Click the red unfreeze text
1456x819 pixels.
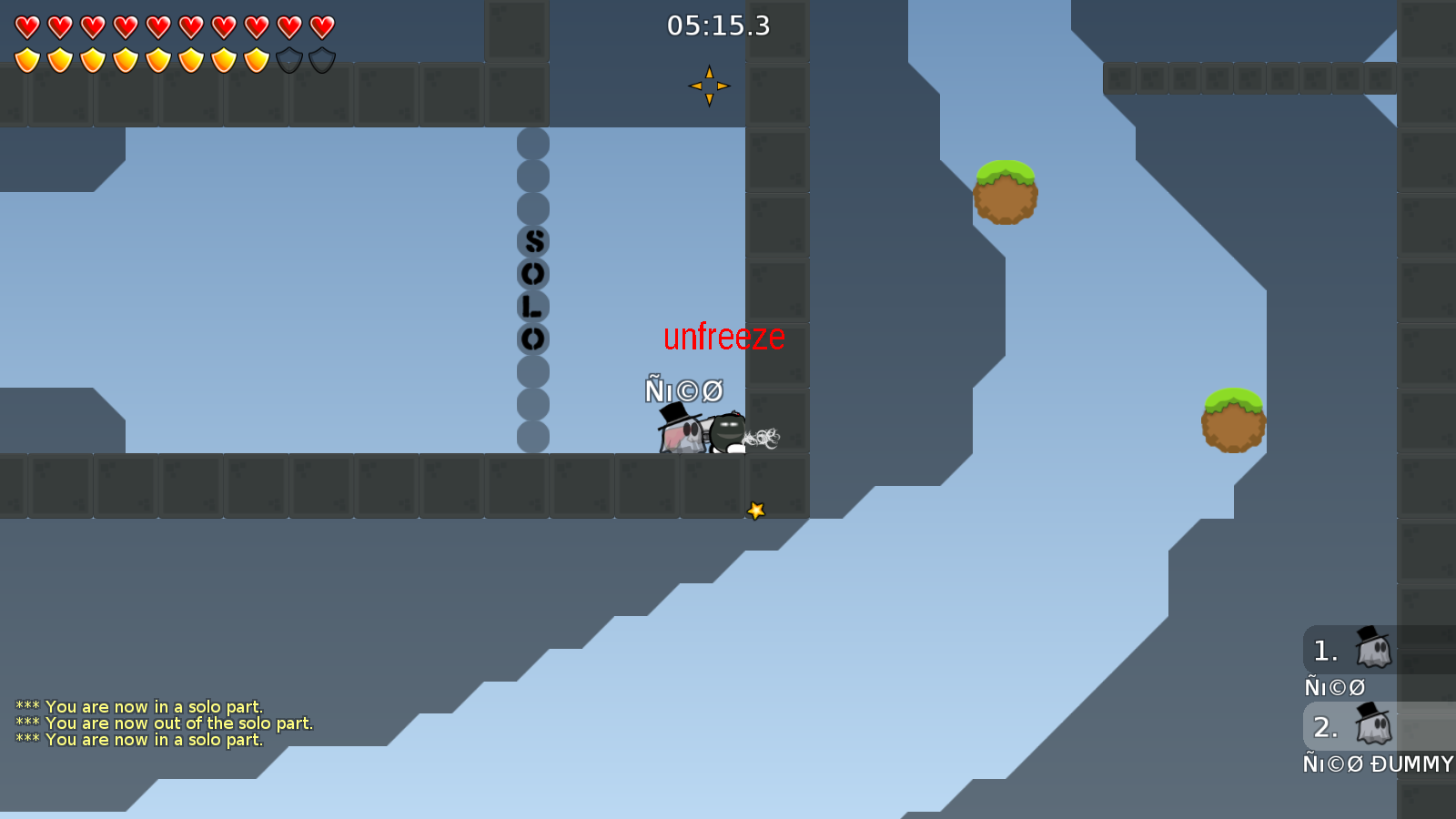tap(723, 337)
